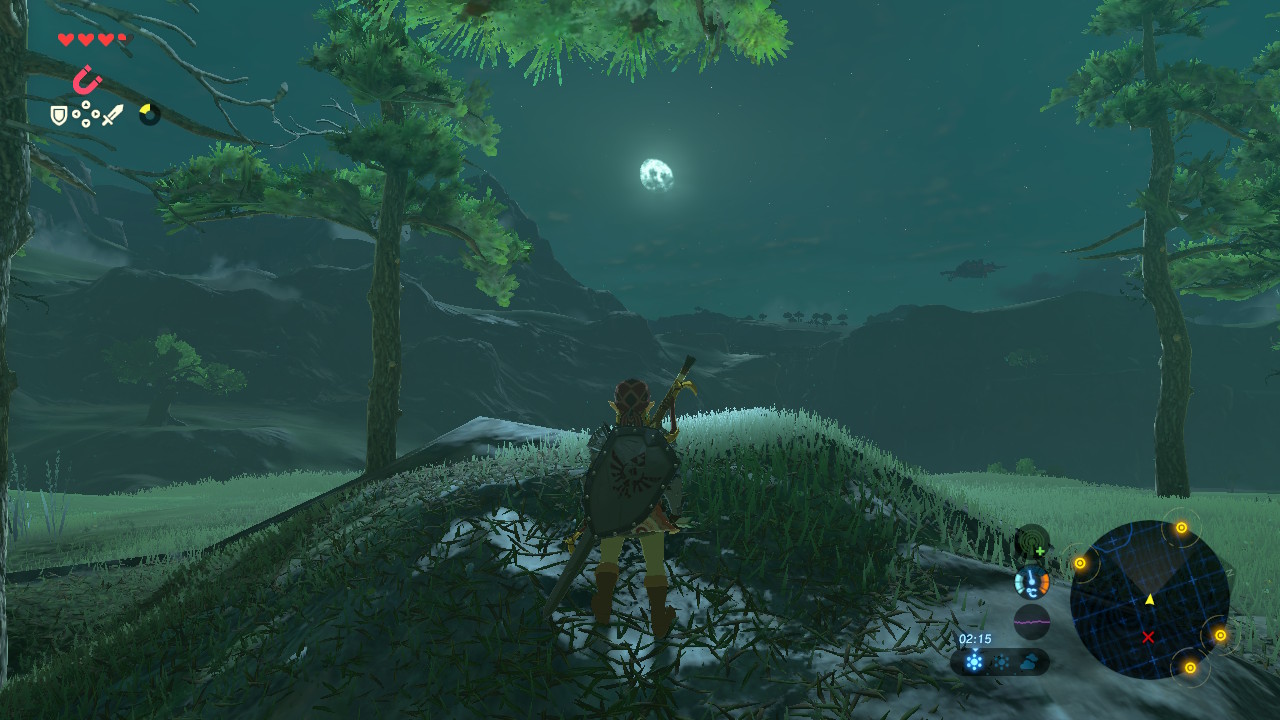Click the red X marker on the minimap
The width and height of the screenshot is (1280, 720).
[x=1148, y=637]
